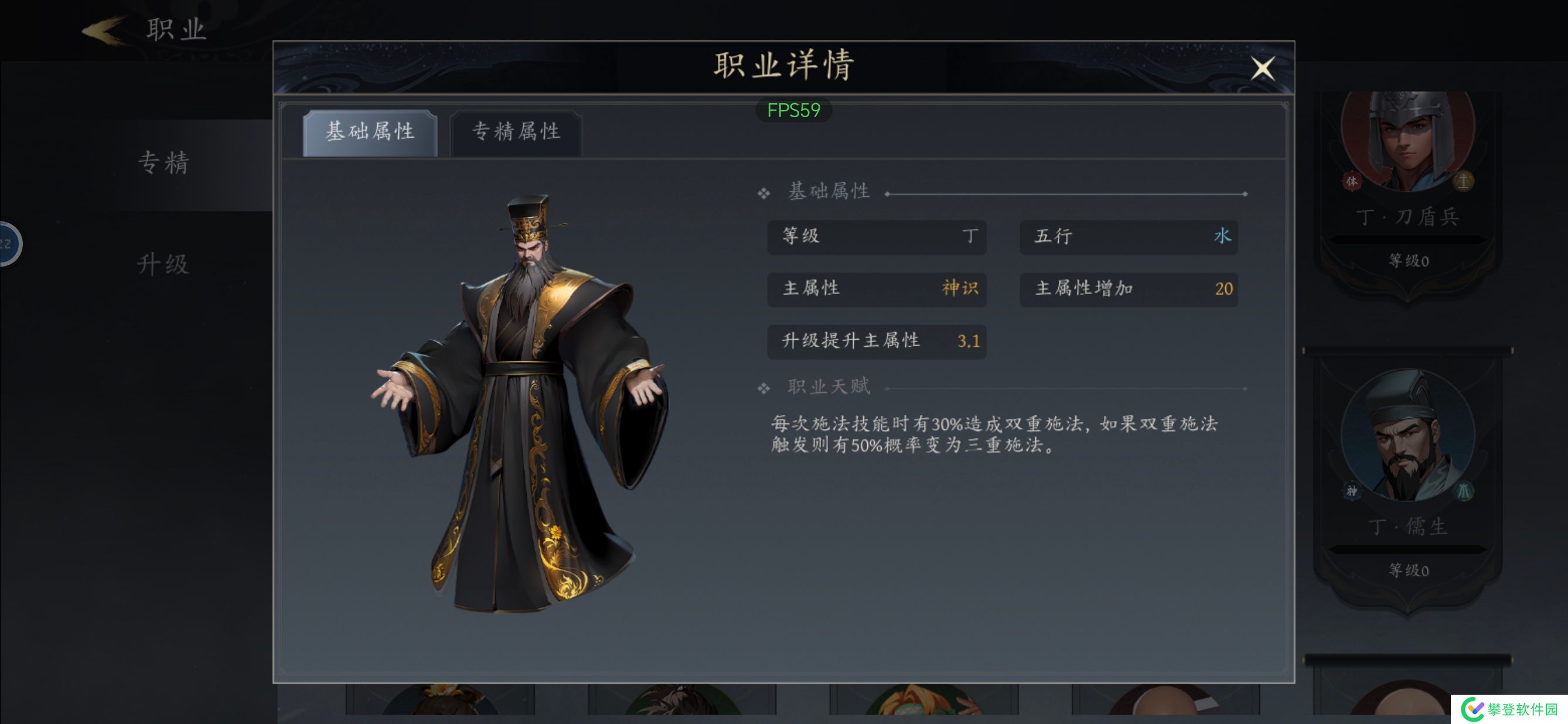This screenshot has width=1568, height=724.
Task: Click the green FPS59 indicator
Action: [x=794, y=110]
